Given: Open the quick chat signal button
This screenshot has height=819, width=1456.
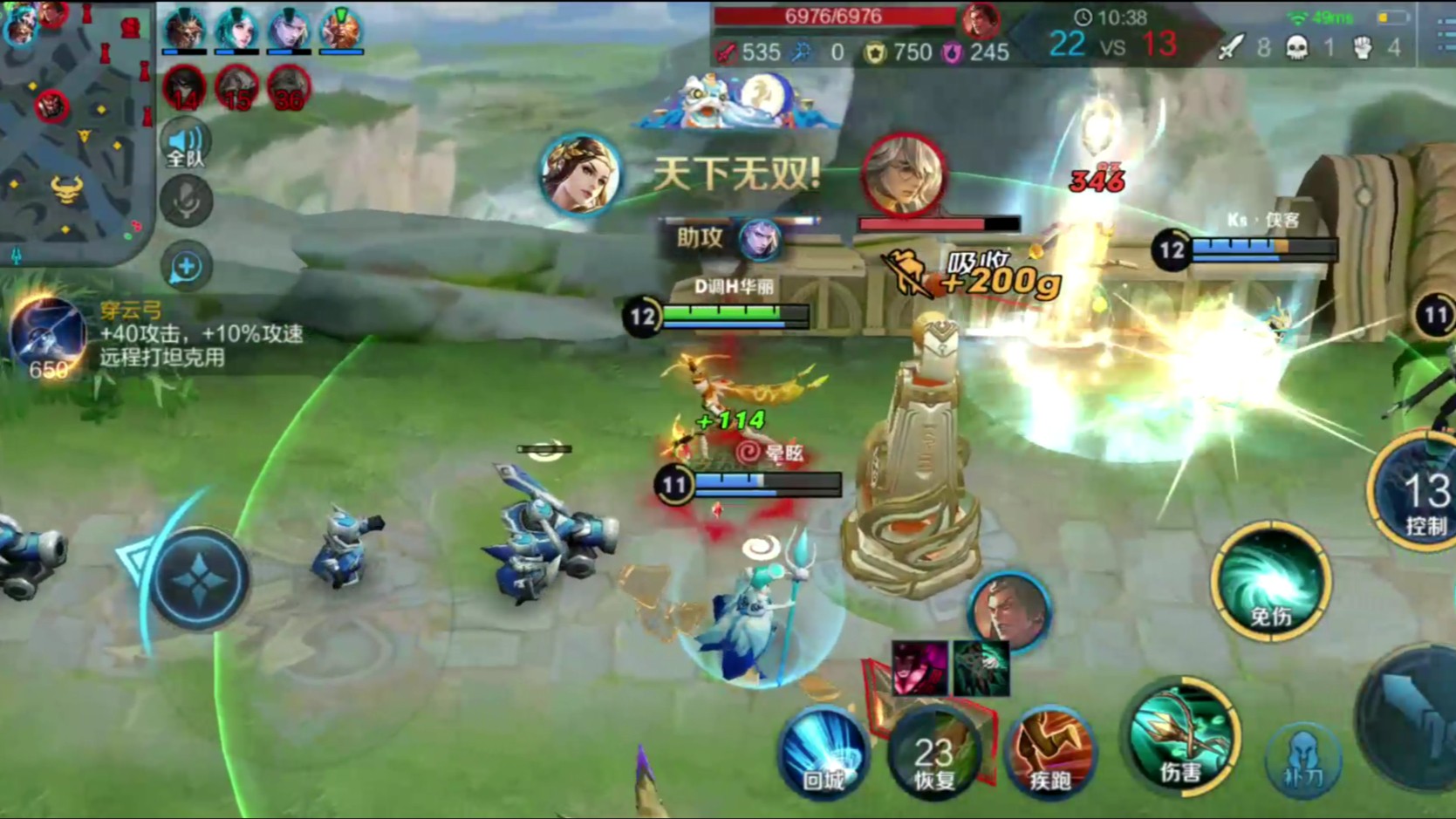Looking at the screenshot, I should pos(186,267).
